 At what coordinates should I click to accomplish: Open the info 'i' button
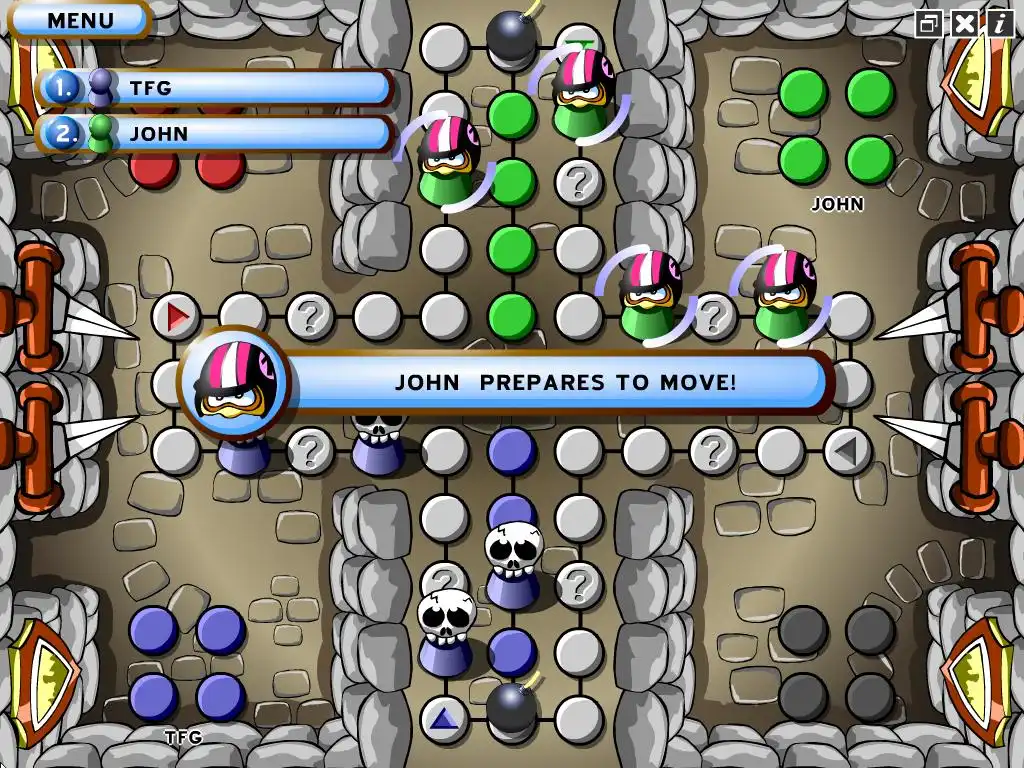tap(998, 23)
